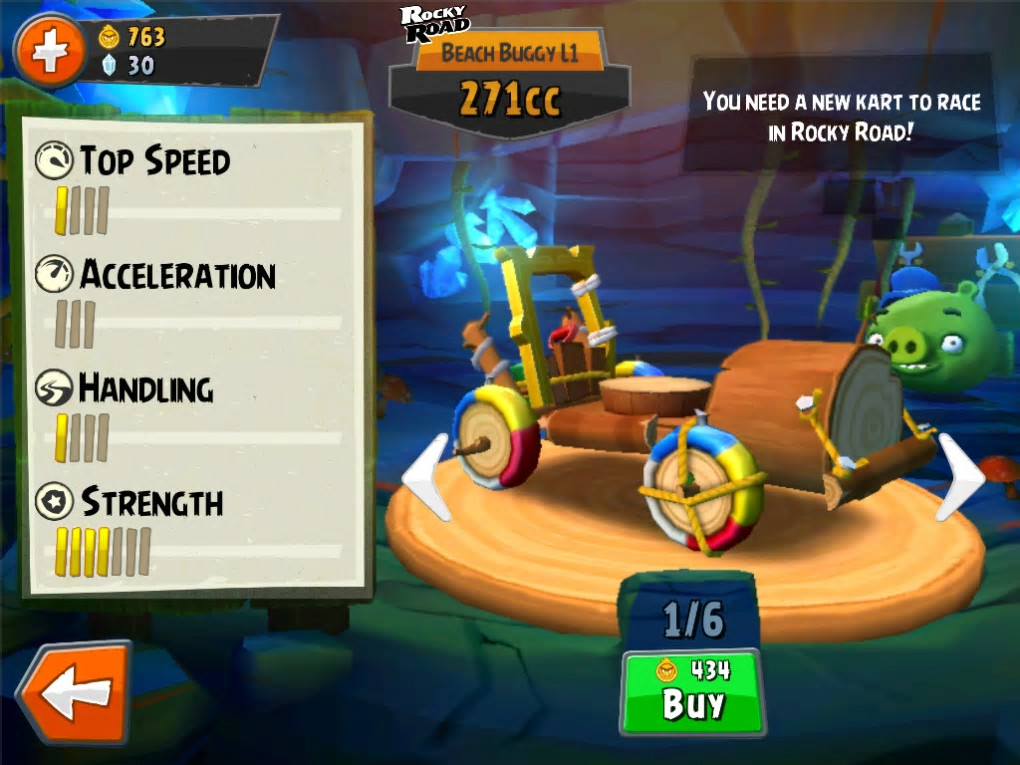This screenshot has height=765, width=1020.
Task: Open the coin shop via the plus button
Action: (50, 52)
